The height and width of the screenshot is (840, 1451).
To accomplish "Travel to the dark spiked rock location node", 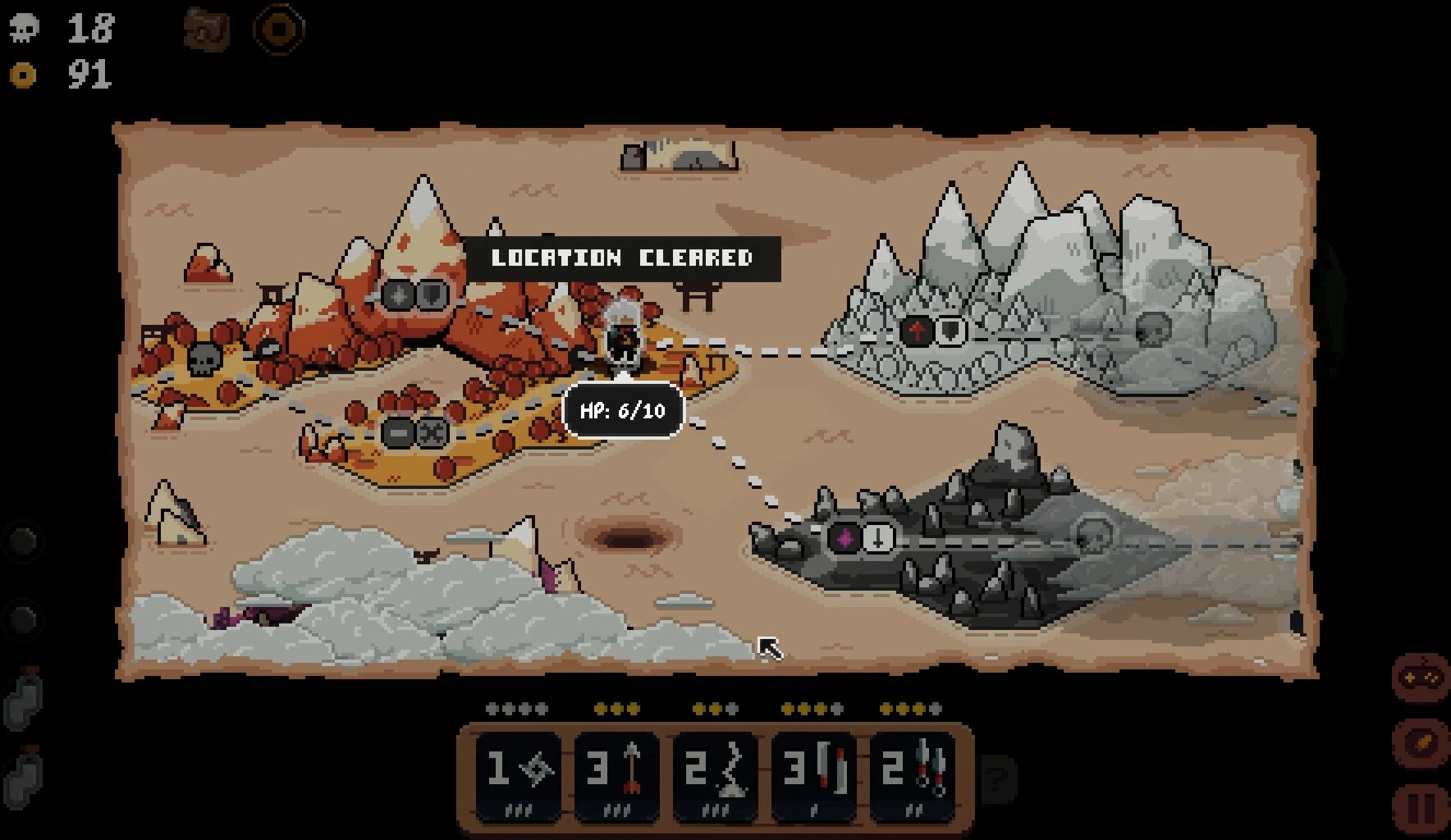I will click(x=861, y=539).
